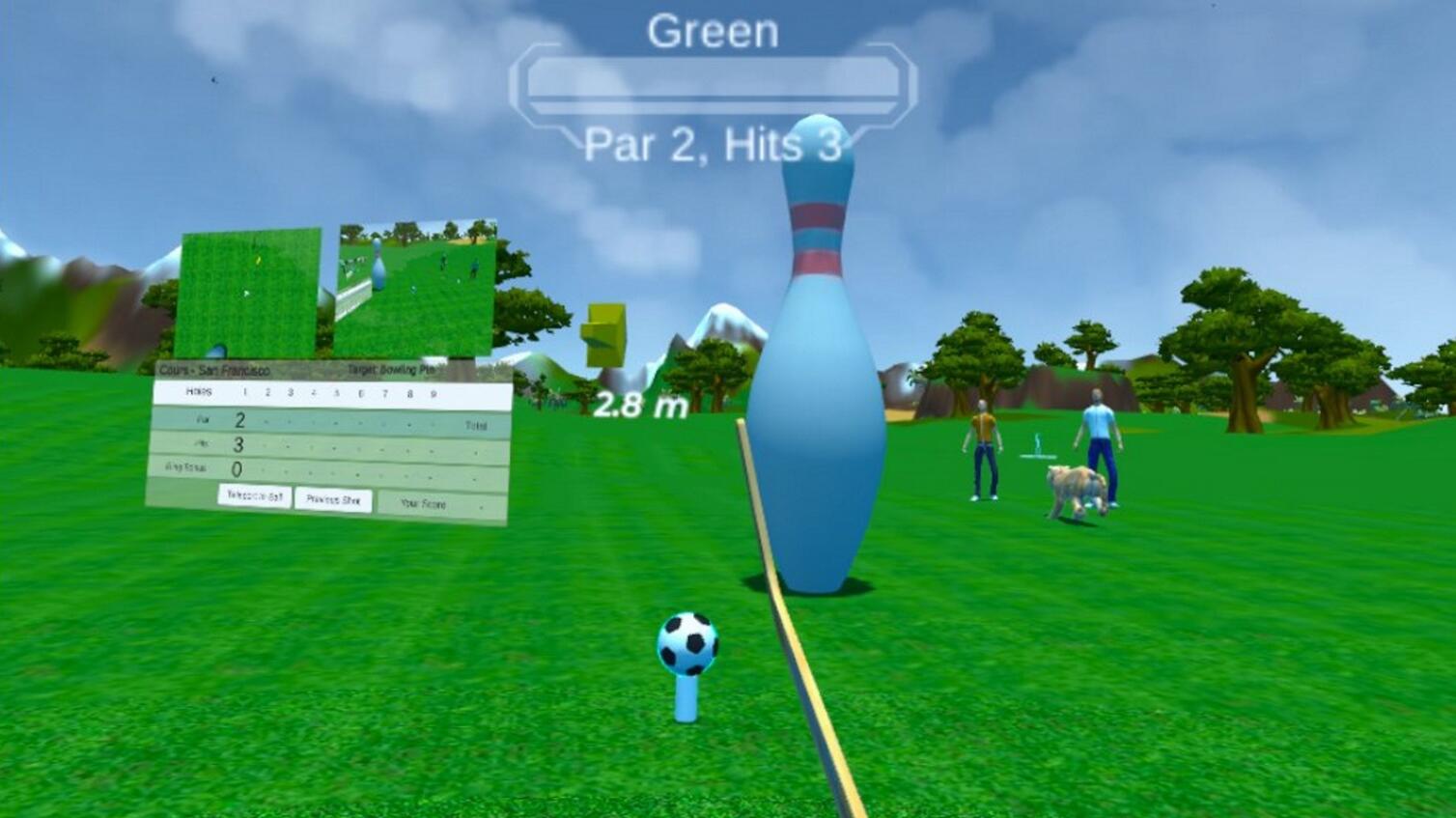Click the Par value 2 cell
The height and width of the screenshot is (818, 1456).
pyautogui.click(x=238, y=418)
